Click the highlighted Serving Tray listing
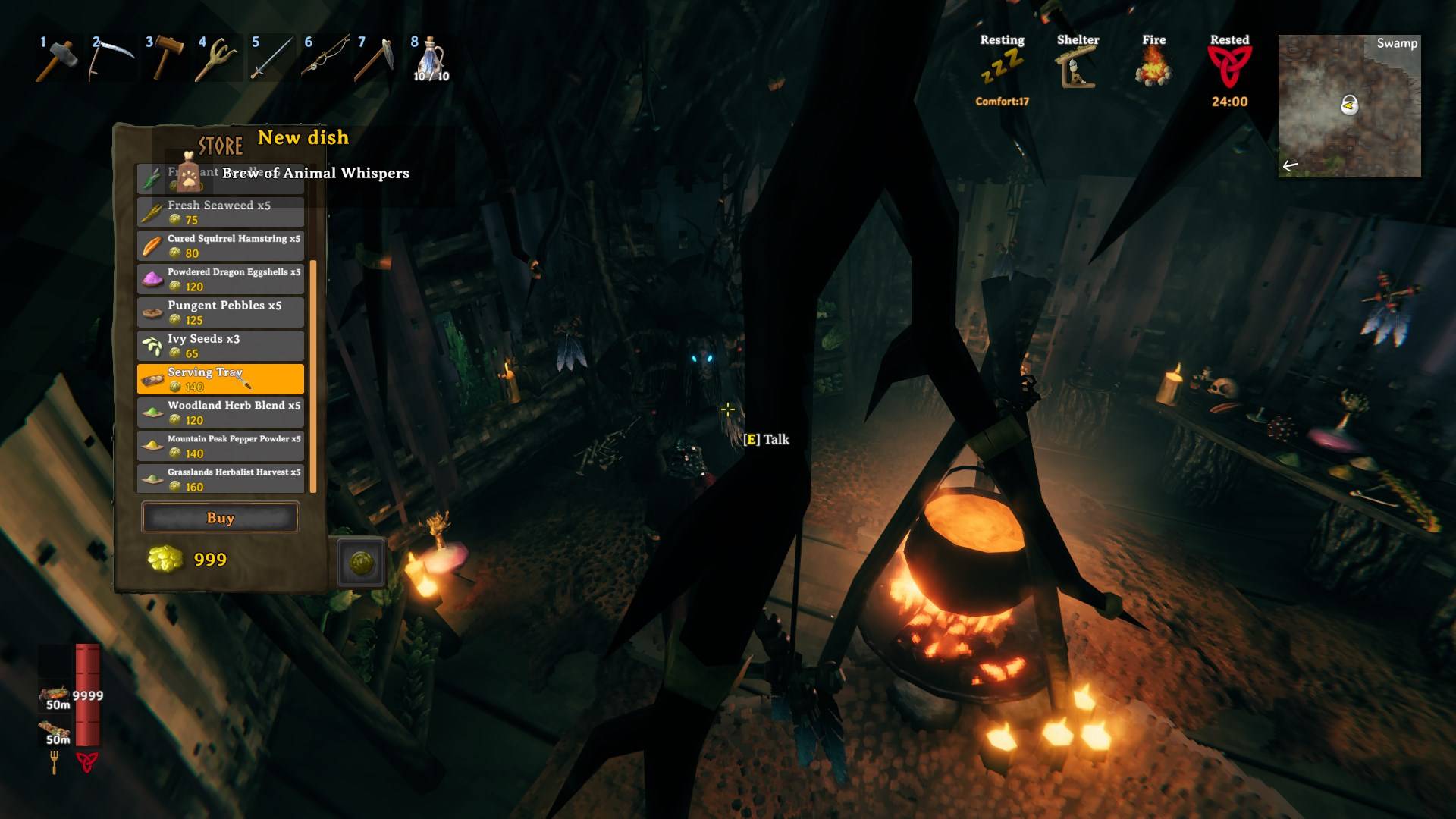Viewport: 1456px width, 819px height. [x=220, y=378]
